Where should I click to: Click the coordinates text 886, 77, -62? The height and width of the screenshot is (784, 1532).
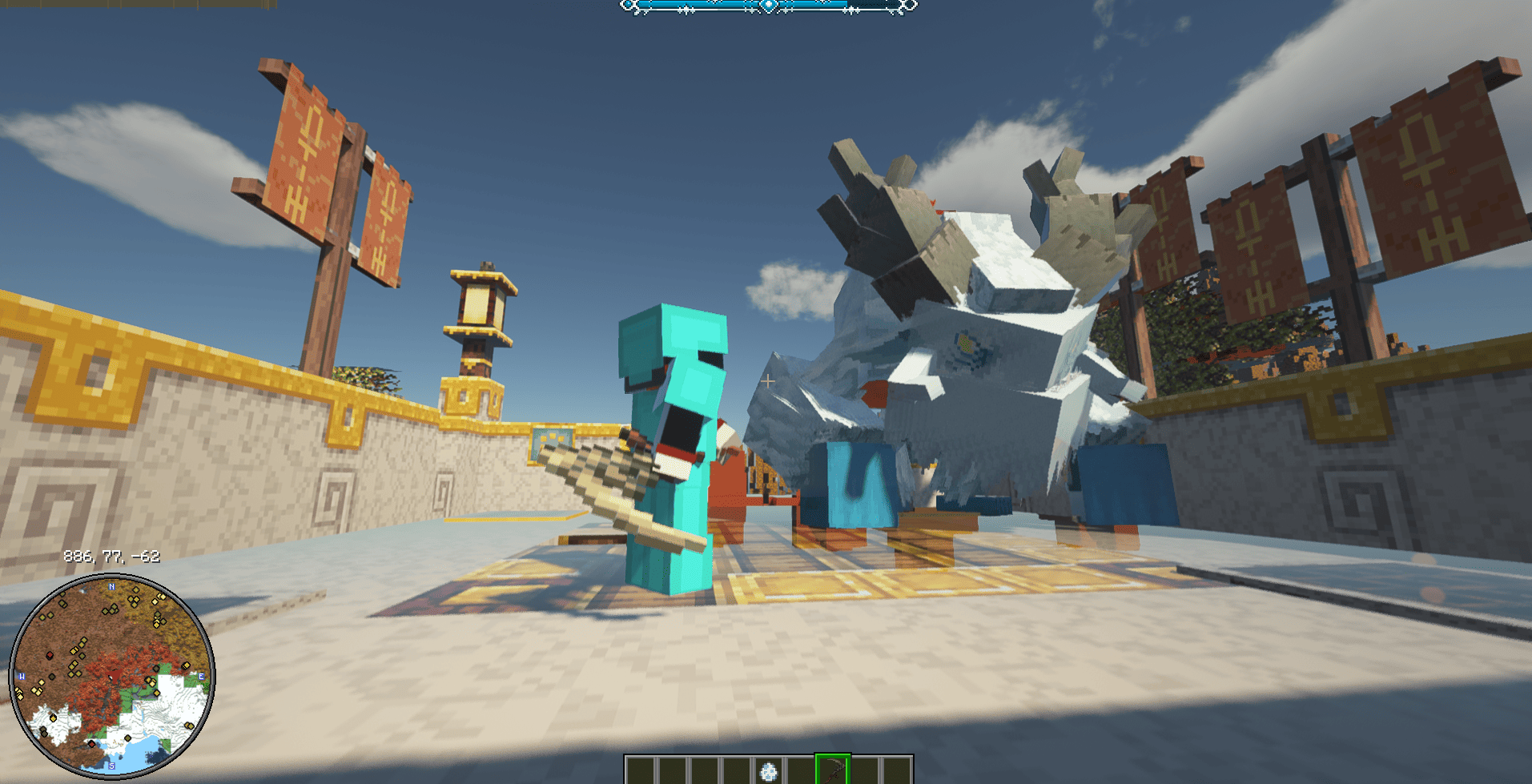point(111,557)
